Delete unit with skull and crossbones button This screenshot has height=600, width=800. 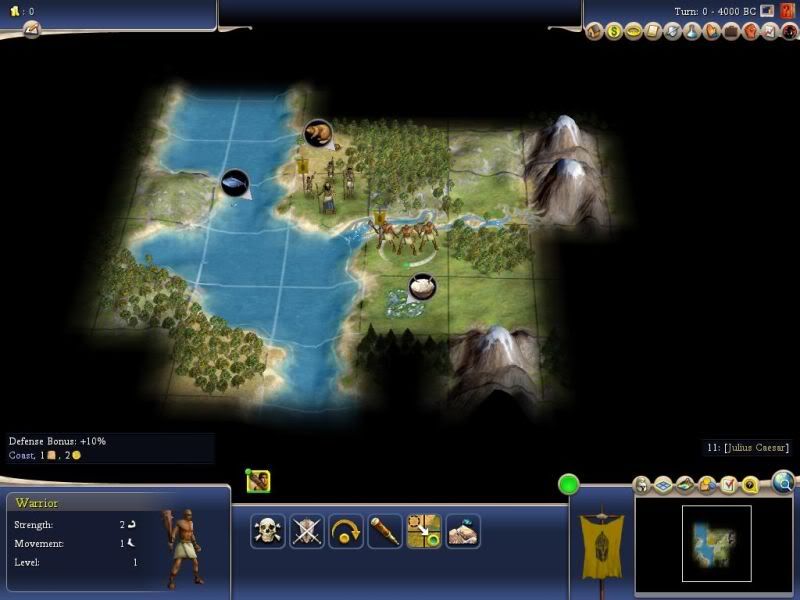[267, 531]
